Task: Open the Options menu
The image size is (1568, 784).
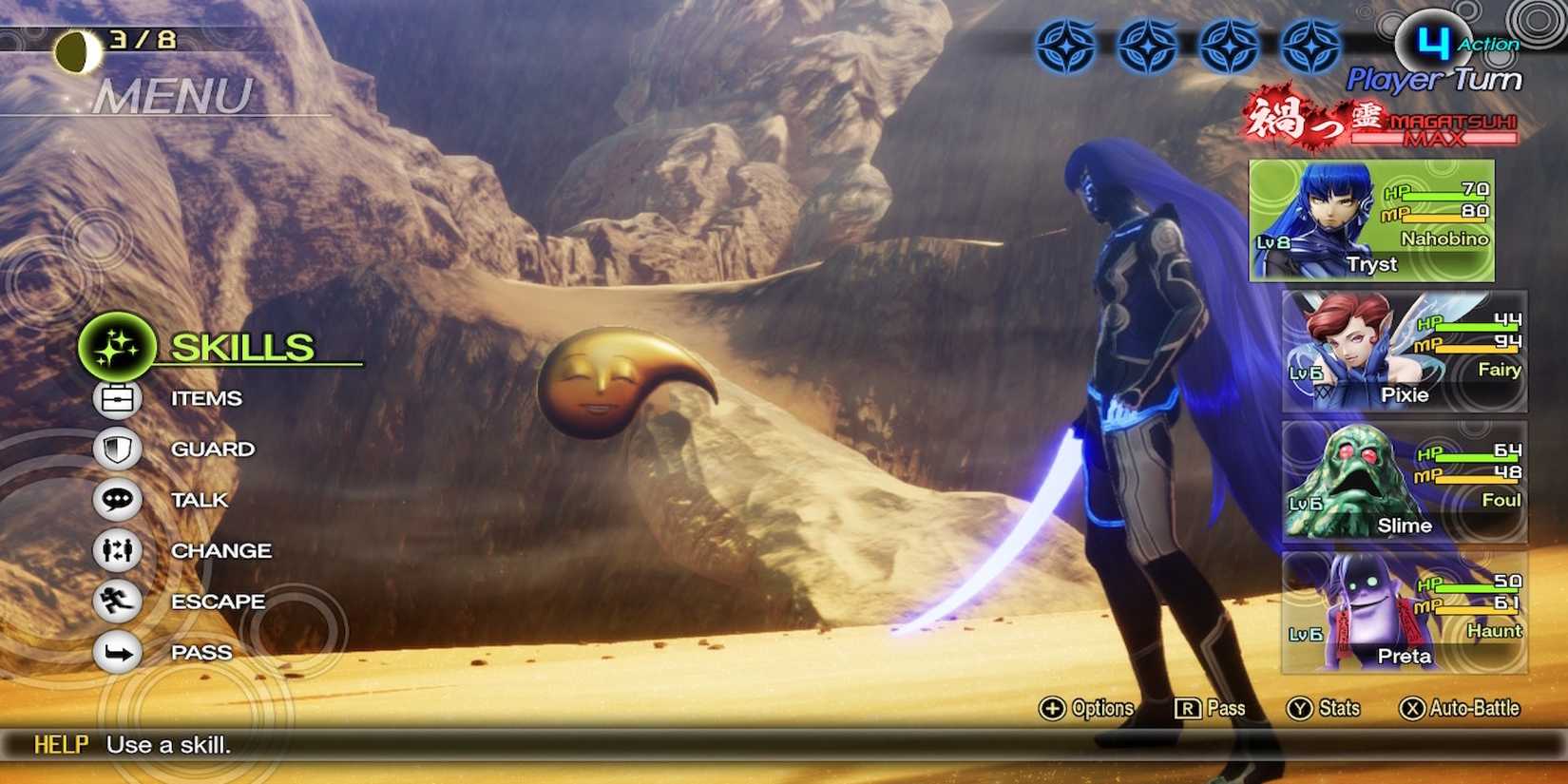Action: click(1086, 708)
